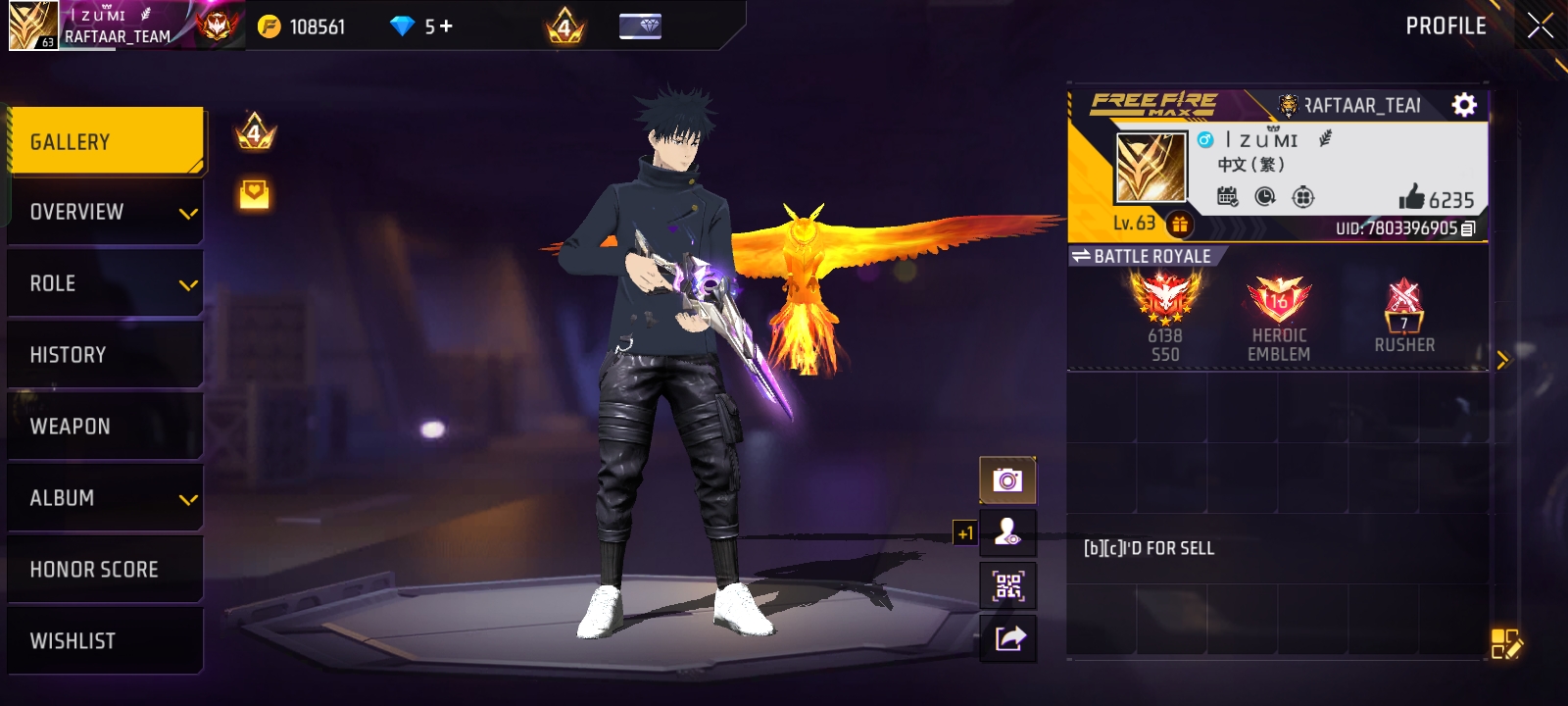The width and height of the screenshot is (1568, 706).
Task: Expand the Overview section
Action: pyautogui.click(x=106, y=213)
